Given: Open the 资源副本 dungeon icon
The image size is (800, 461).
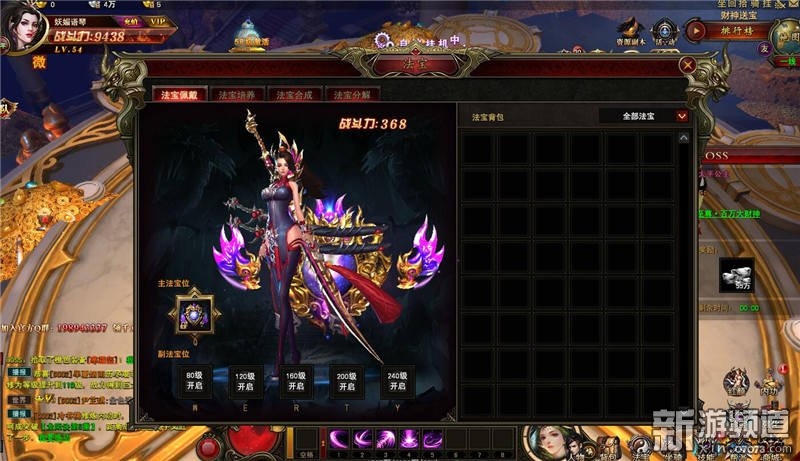Looking at the screenshot, I should click(628, 33).
